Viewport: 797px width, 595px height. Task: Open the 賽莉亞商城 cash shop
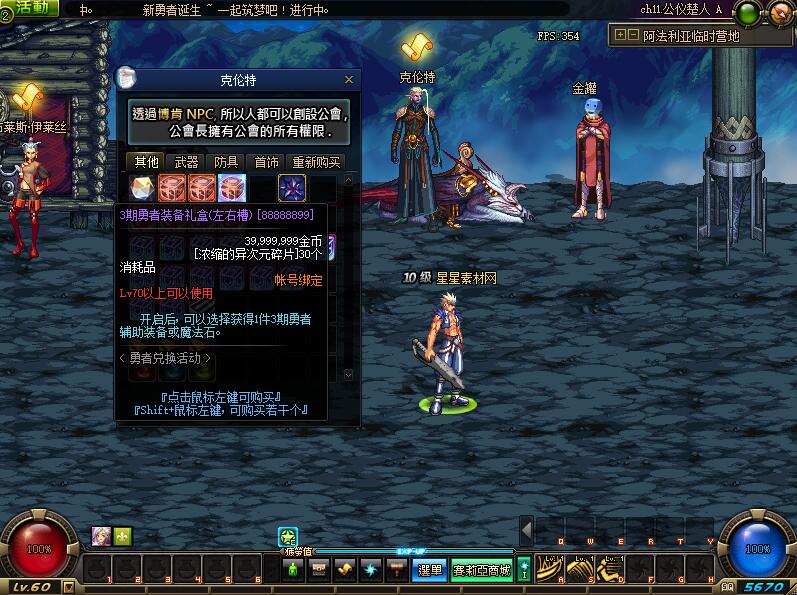[482, 570]
